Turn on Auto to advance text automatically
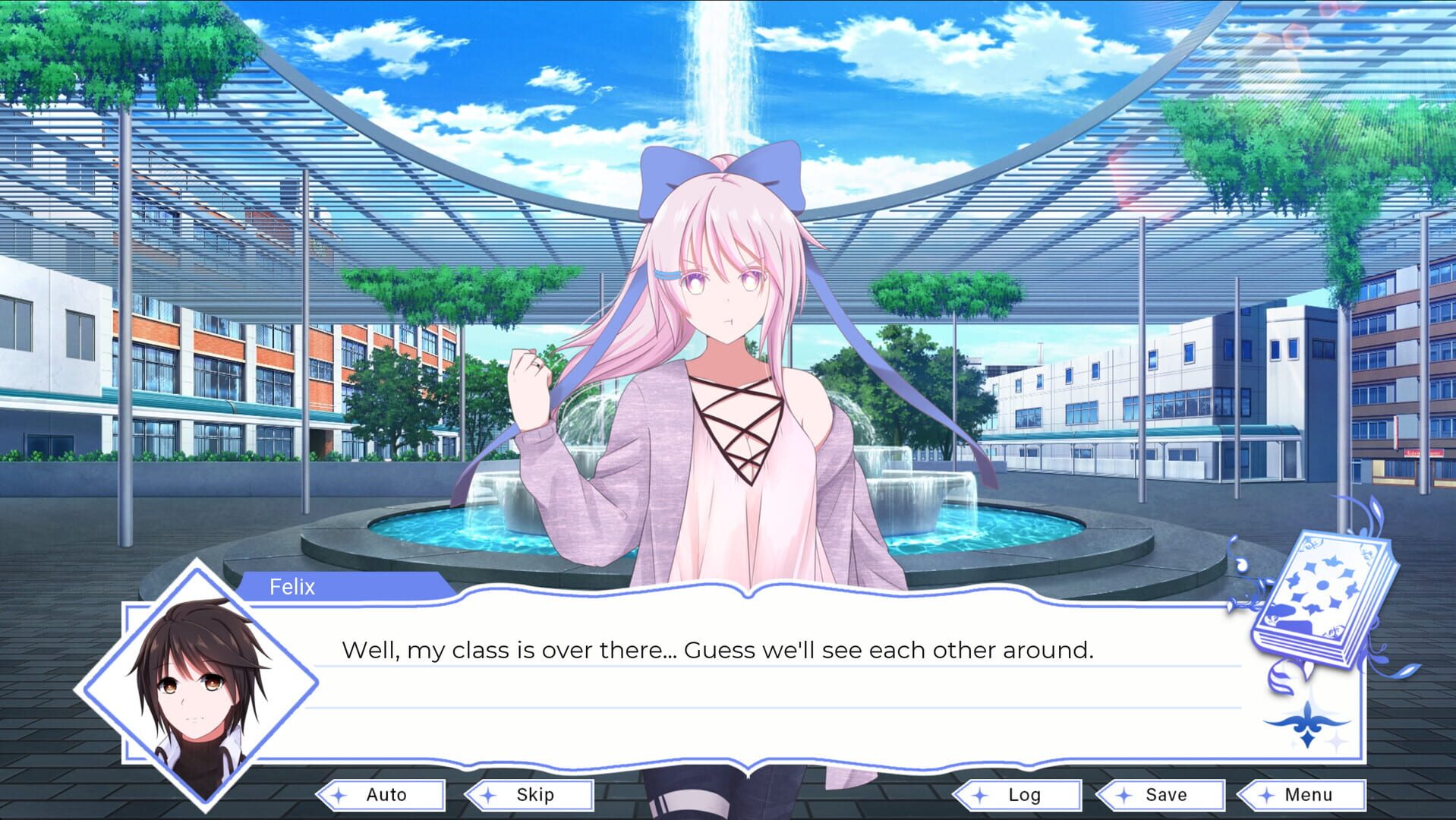 [x=383, y=795]
